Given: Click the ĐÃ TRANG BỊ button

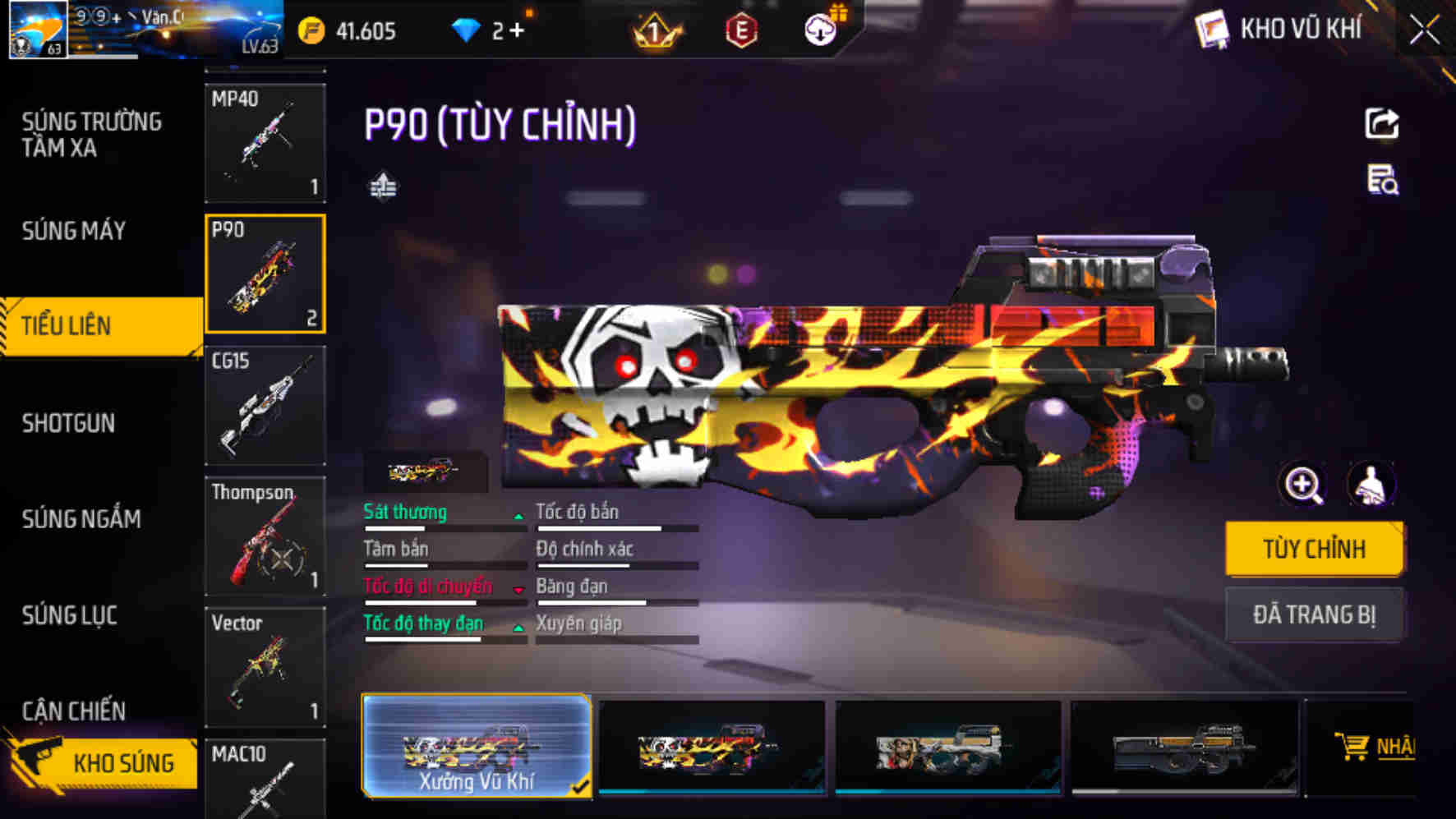Looking at the screenshot, I should pyautogui.click(x=1314, y=615).
